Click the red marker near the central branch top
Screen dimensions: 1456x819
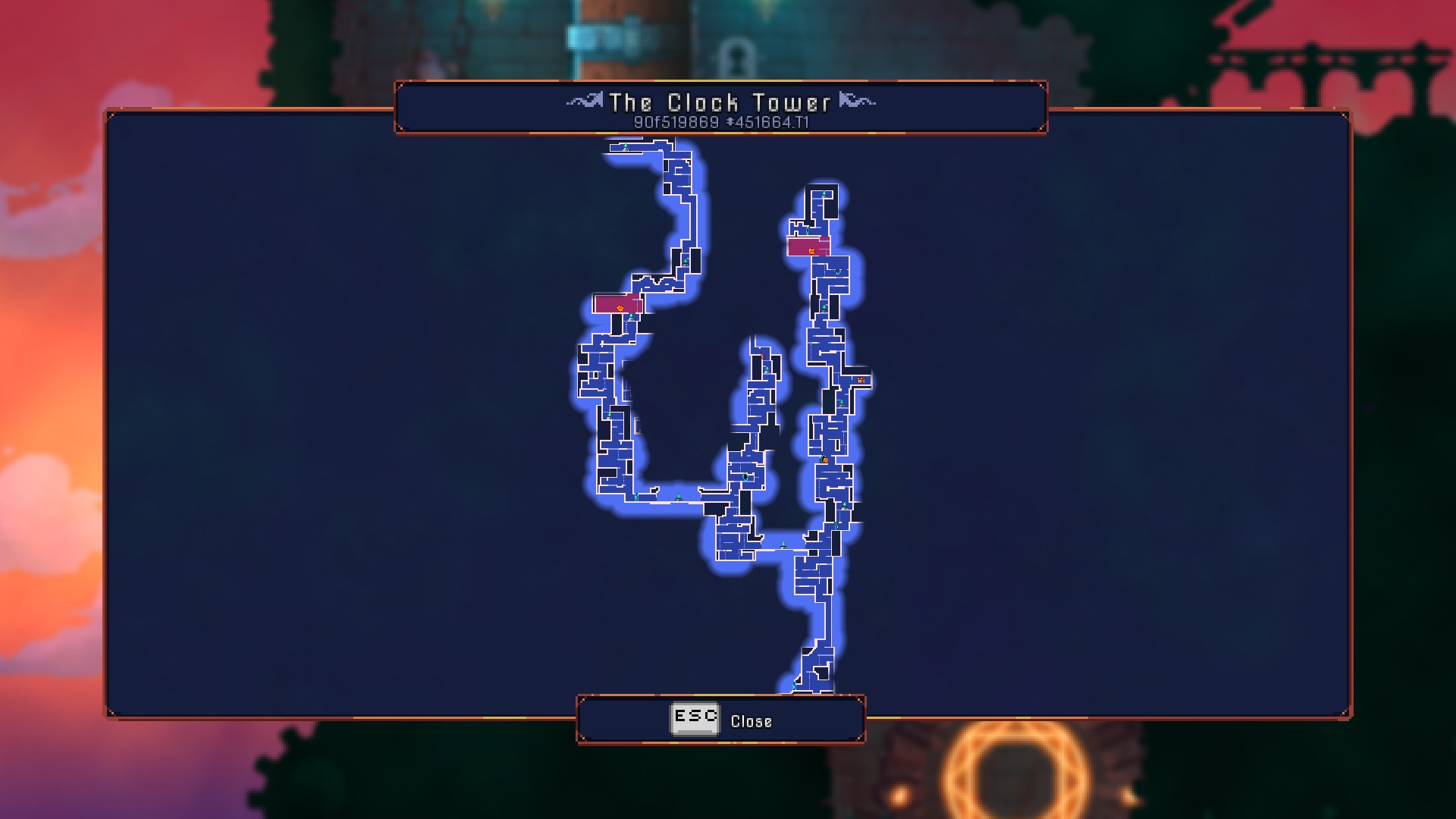763,356
